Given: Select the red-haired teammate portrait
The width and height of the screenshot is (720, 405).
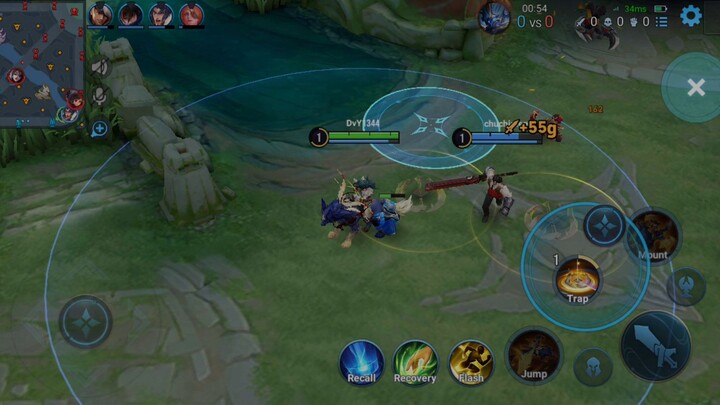Looking at the screenshot, I should (x=191, y=14).
